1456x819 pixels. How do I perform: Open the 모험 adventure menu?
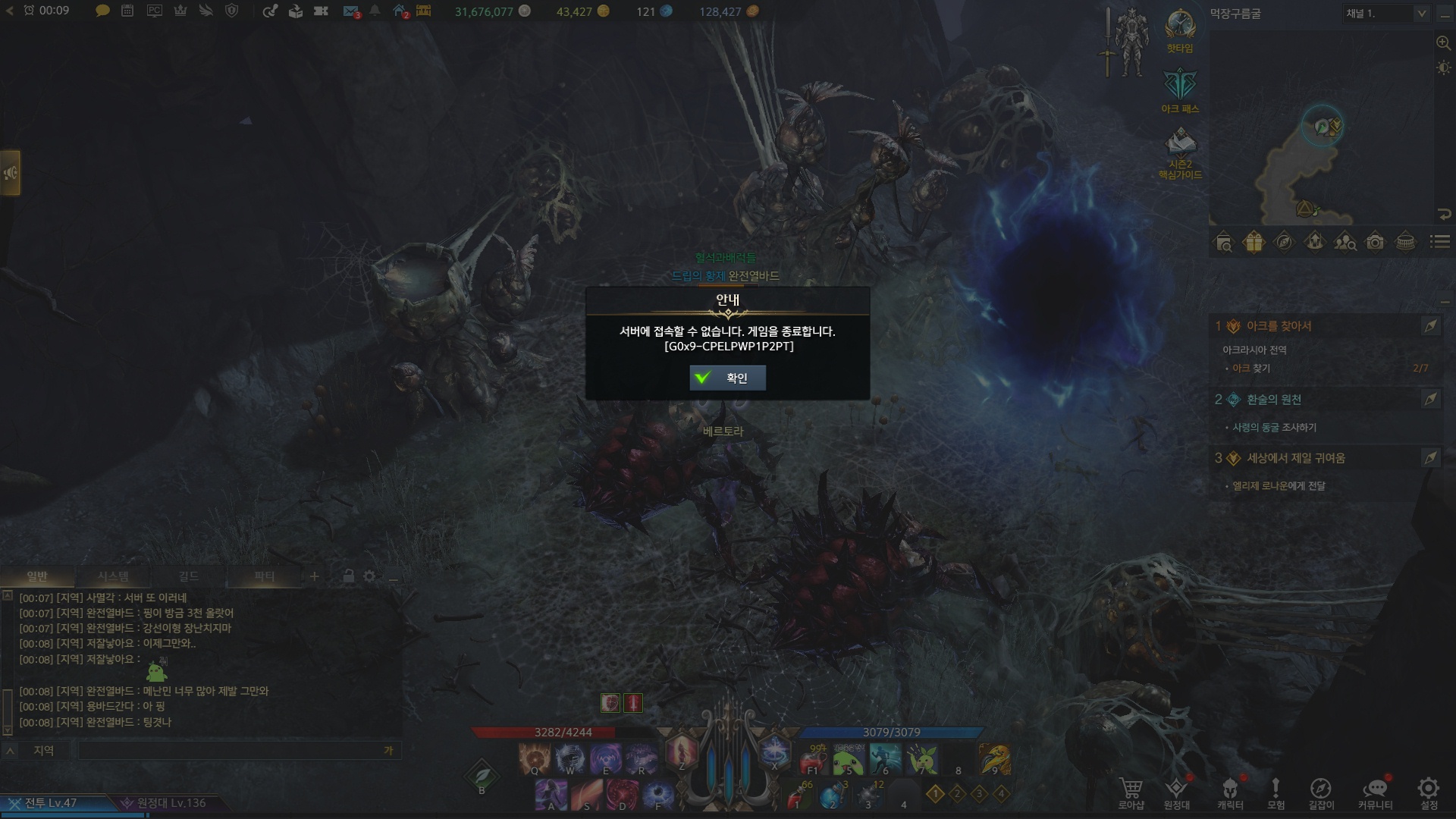tap(1276, 792)
